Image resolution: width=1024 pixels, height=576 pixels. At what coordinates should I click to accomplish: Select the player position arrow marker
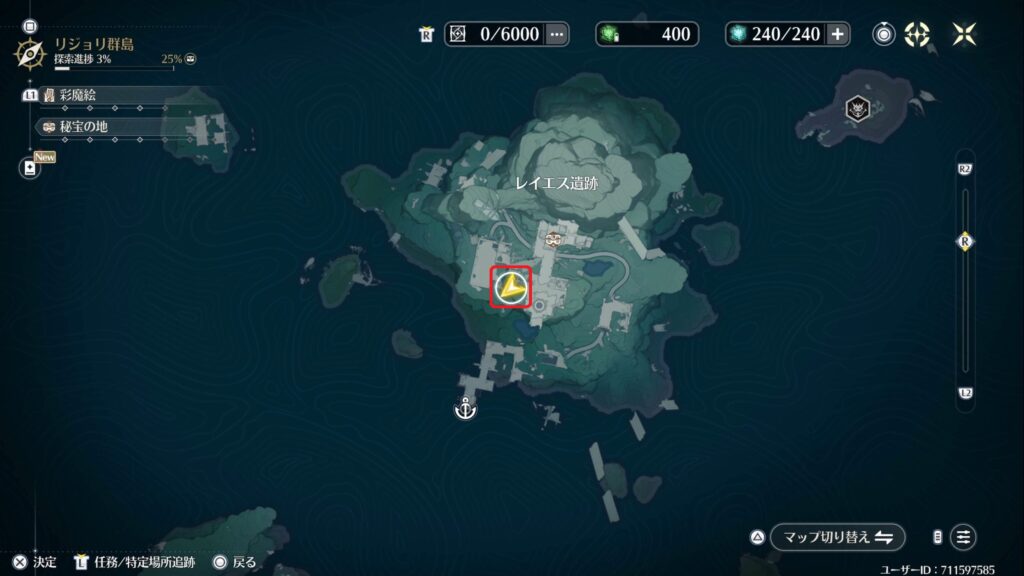coord(511,288)
